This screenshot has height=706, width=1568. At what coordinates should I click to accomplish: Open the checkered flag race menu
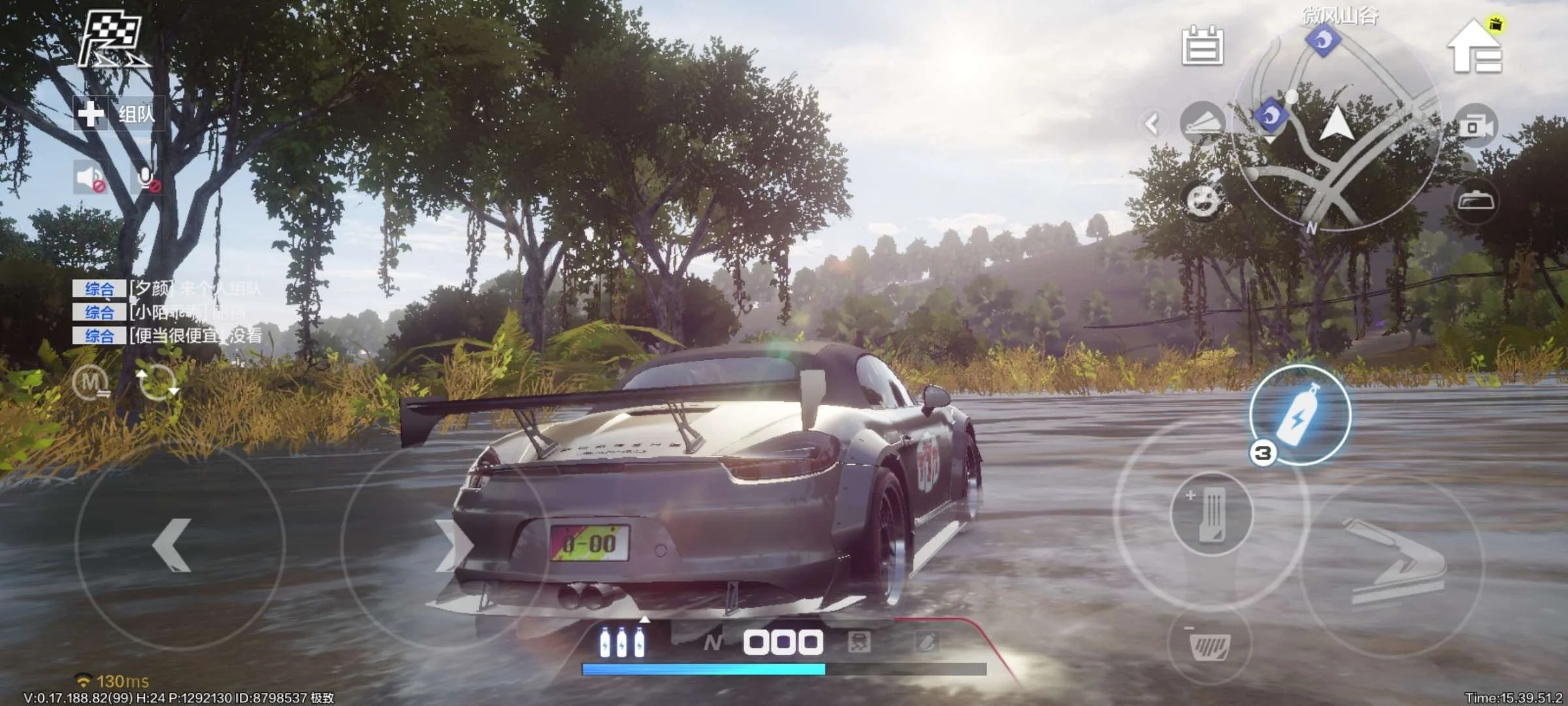(x=111, y=41)
